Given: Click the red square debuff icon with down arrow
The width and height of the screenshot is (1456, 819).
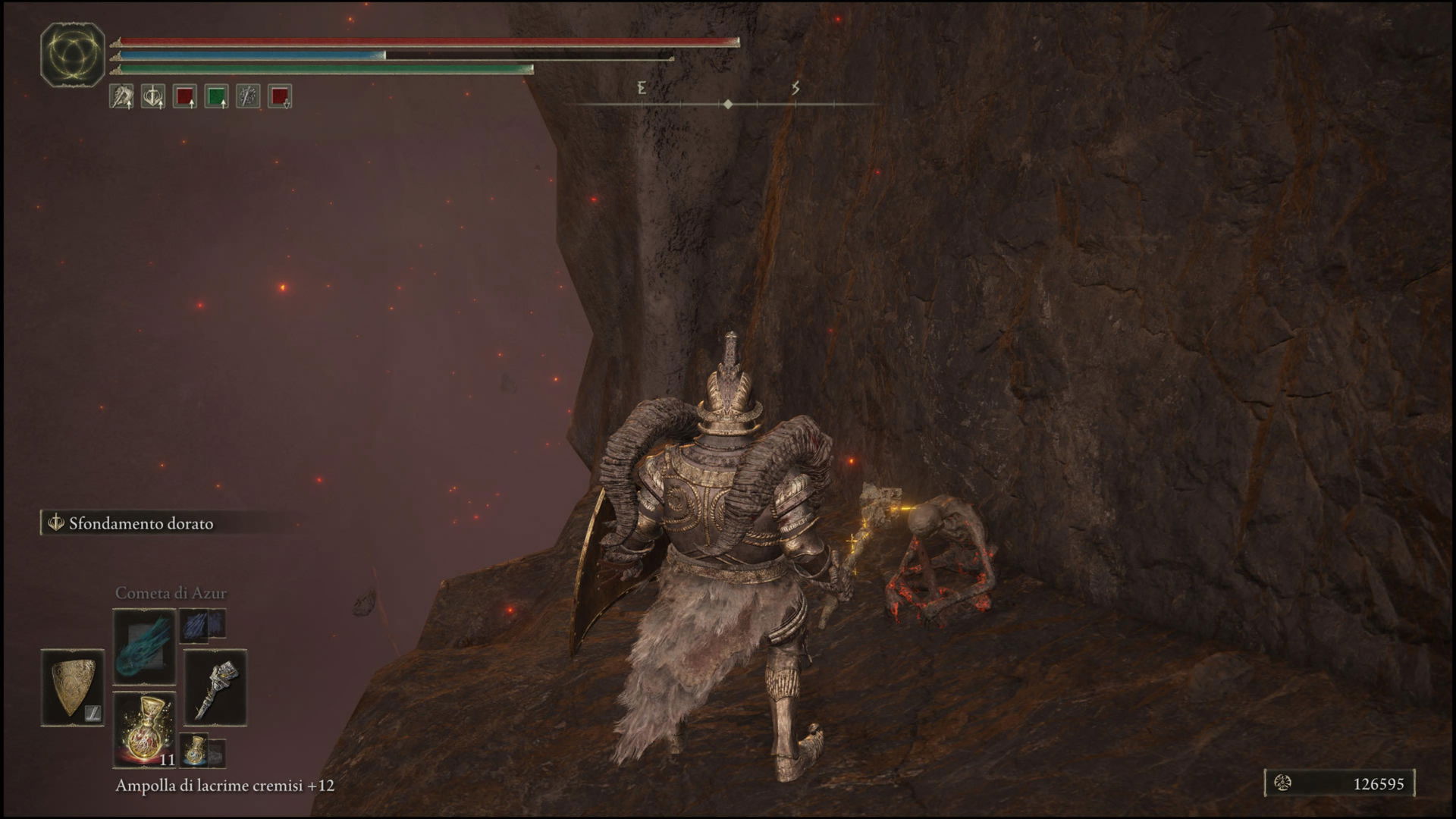Looking at the screenshot, I should [x=280, y=96].
